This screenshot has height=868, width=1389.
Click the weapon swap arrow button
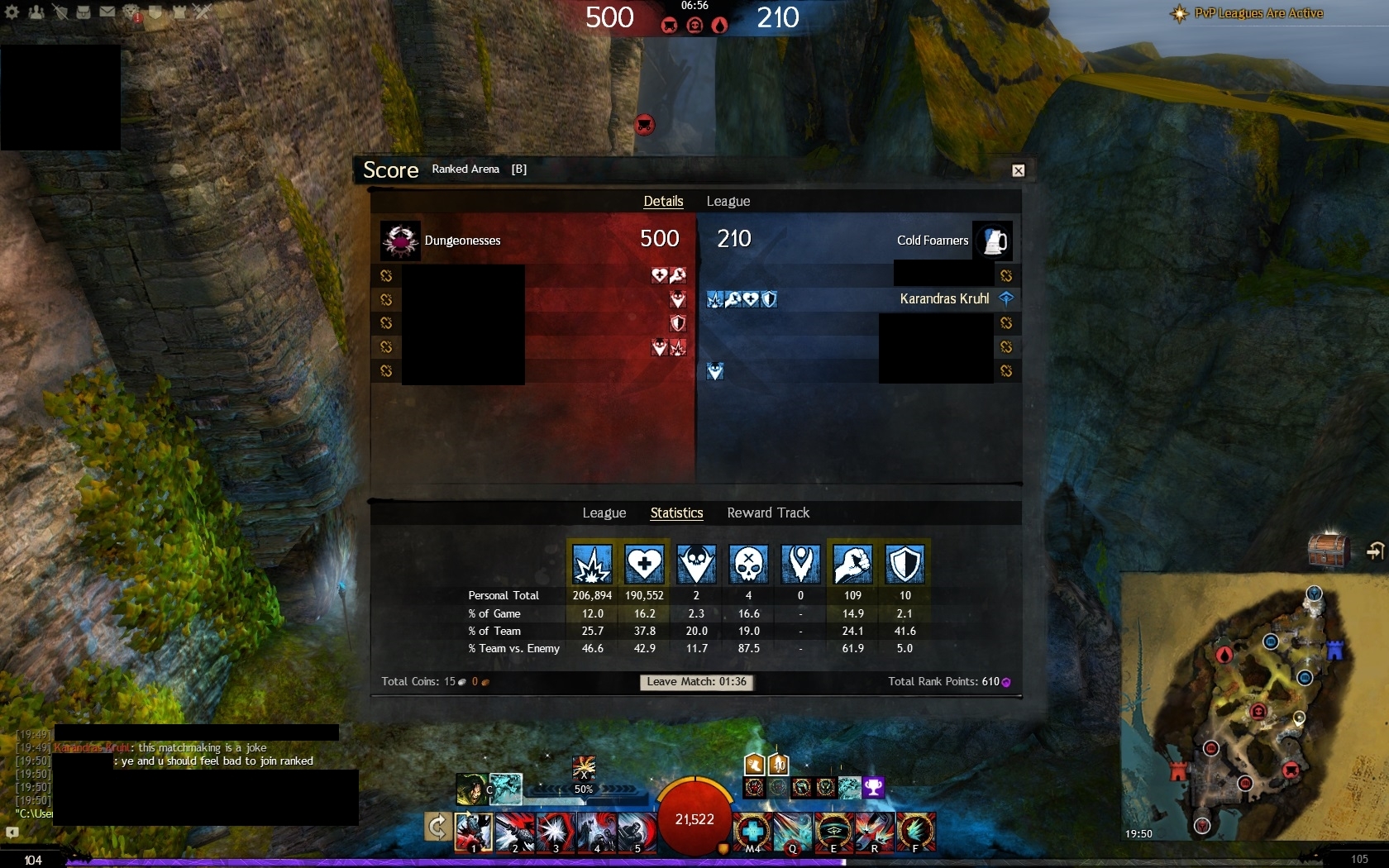(437, 827)
